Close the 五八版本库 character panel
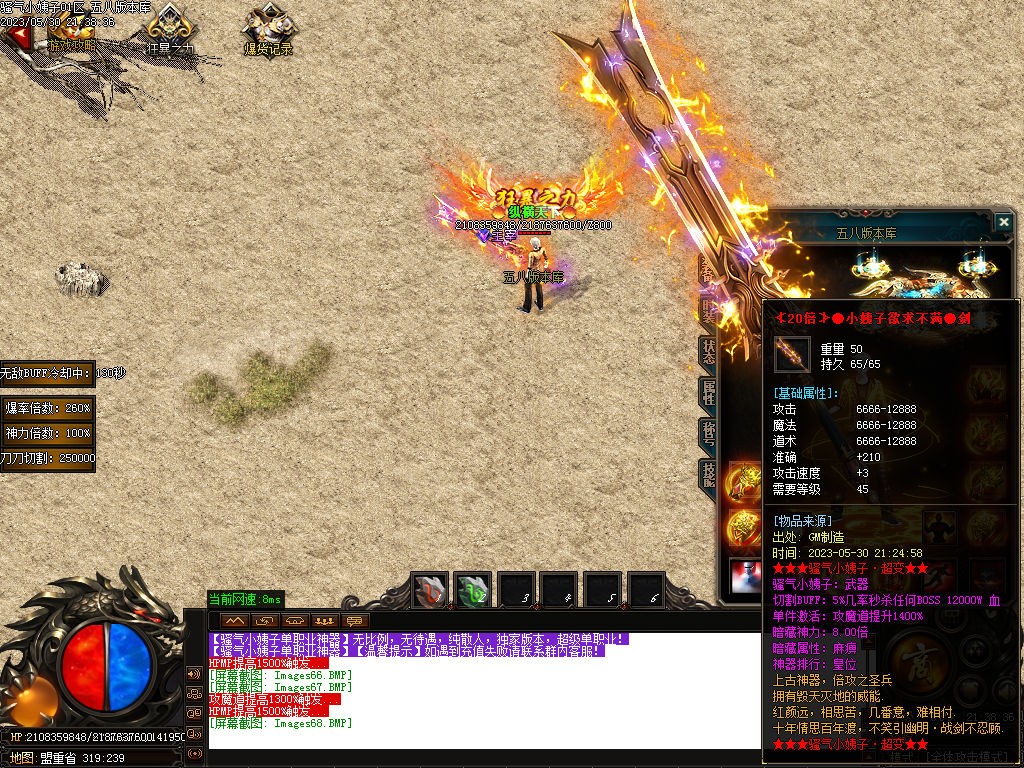1024x768 pixels. (1003, 221)
